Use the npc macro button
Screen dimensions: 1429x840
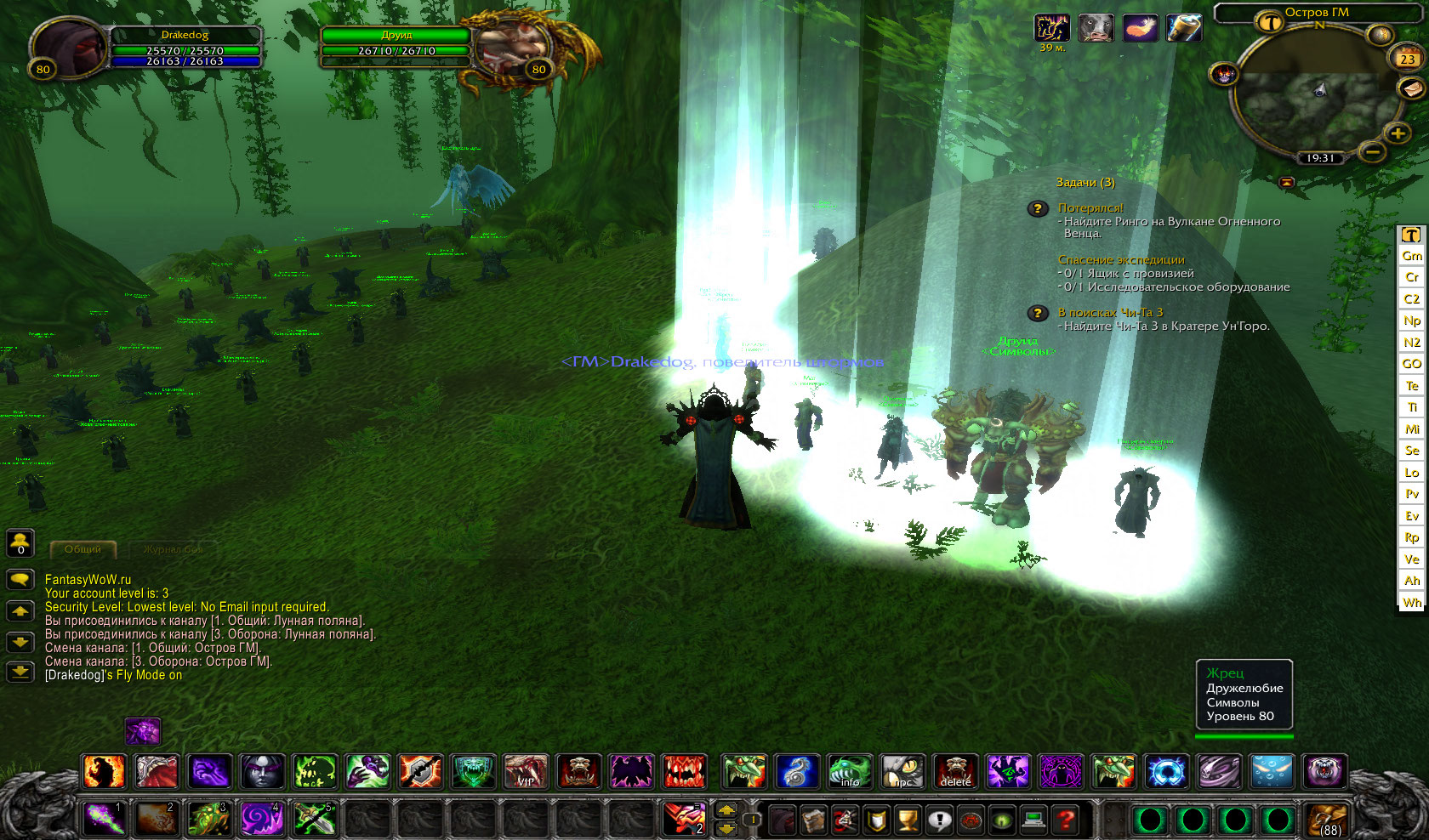pos(902,772)
